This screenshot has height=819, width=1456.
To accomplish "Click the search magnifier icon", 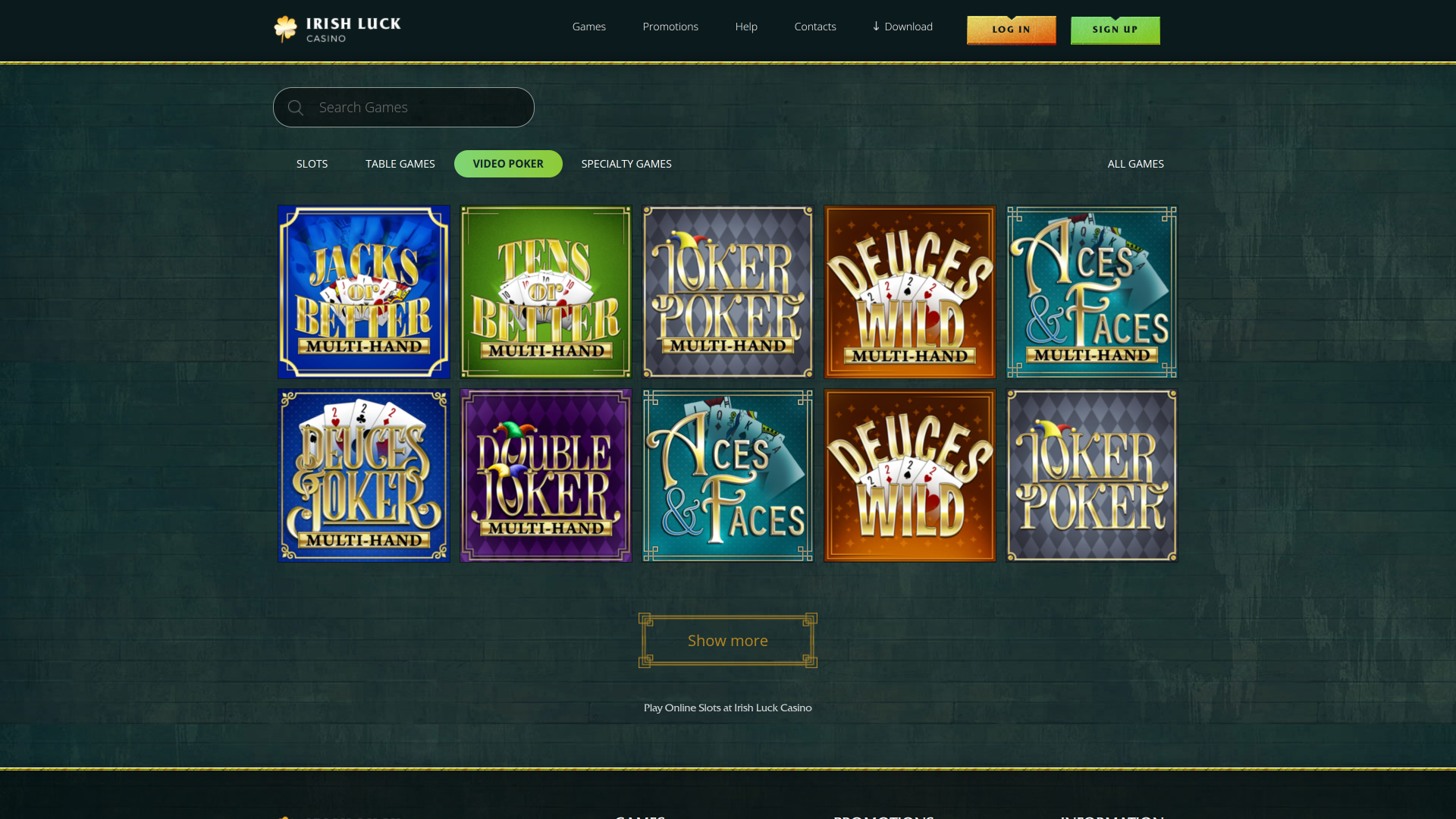I will (296, 107).
